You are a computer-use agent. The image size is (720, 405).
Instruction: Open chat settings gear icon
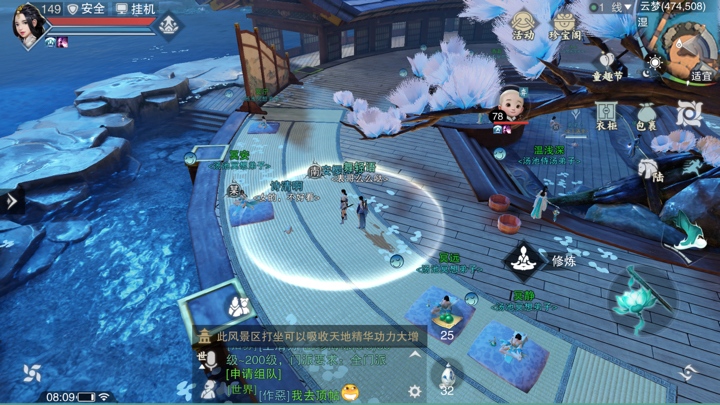click(x=415, y=392)
